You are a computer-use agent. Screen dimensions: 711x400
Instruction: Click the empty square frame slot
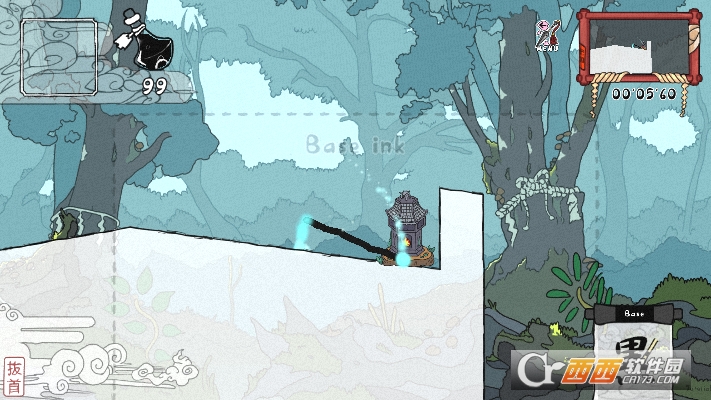(x=60, y=57)
